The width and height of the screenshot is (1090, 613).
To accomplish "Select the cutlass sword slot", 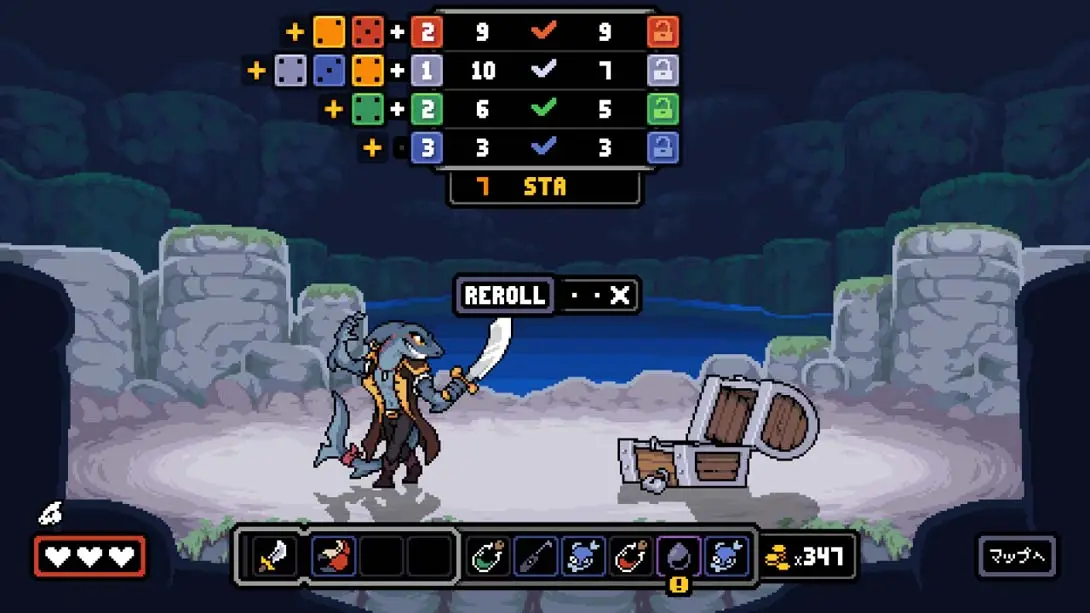I will [x=272, y=557].
